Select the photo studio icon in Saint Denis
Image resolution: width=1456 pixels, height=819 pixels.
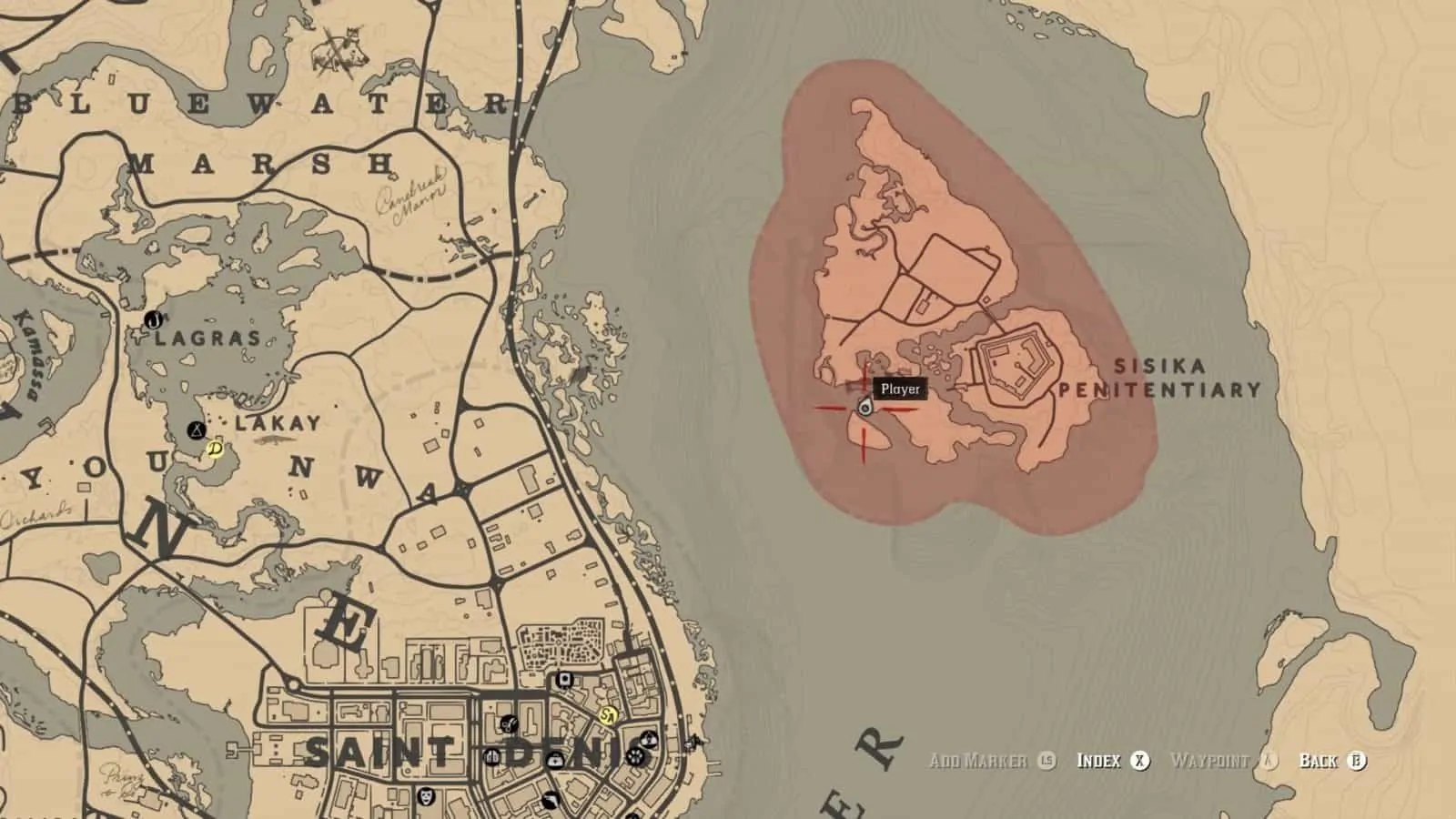(x=563, y=679)
